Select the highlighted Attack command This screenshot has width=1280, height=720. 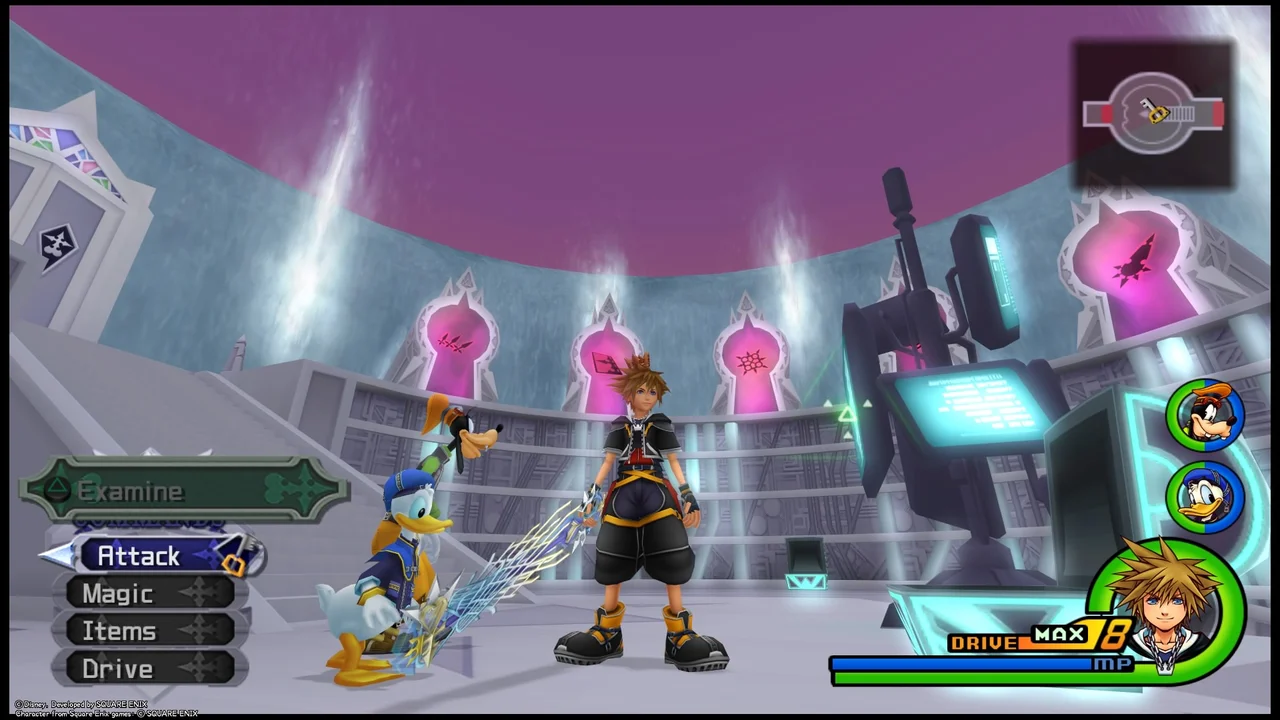[x=139, y=556]
